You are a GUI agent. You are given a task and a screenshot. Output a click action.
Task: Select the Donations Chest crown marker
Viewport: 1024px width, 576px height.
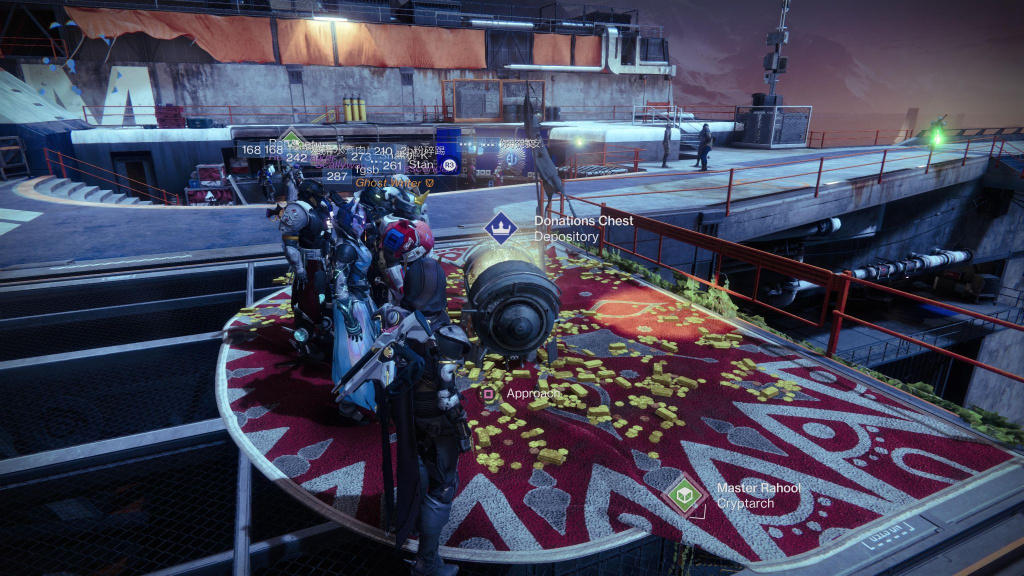(x=500, y=228)
